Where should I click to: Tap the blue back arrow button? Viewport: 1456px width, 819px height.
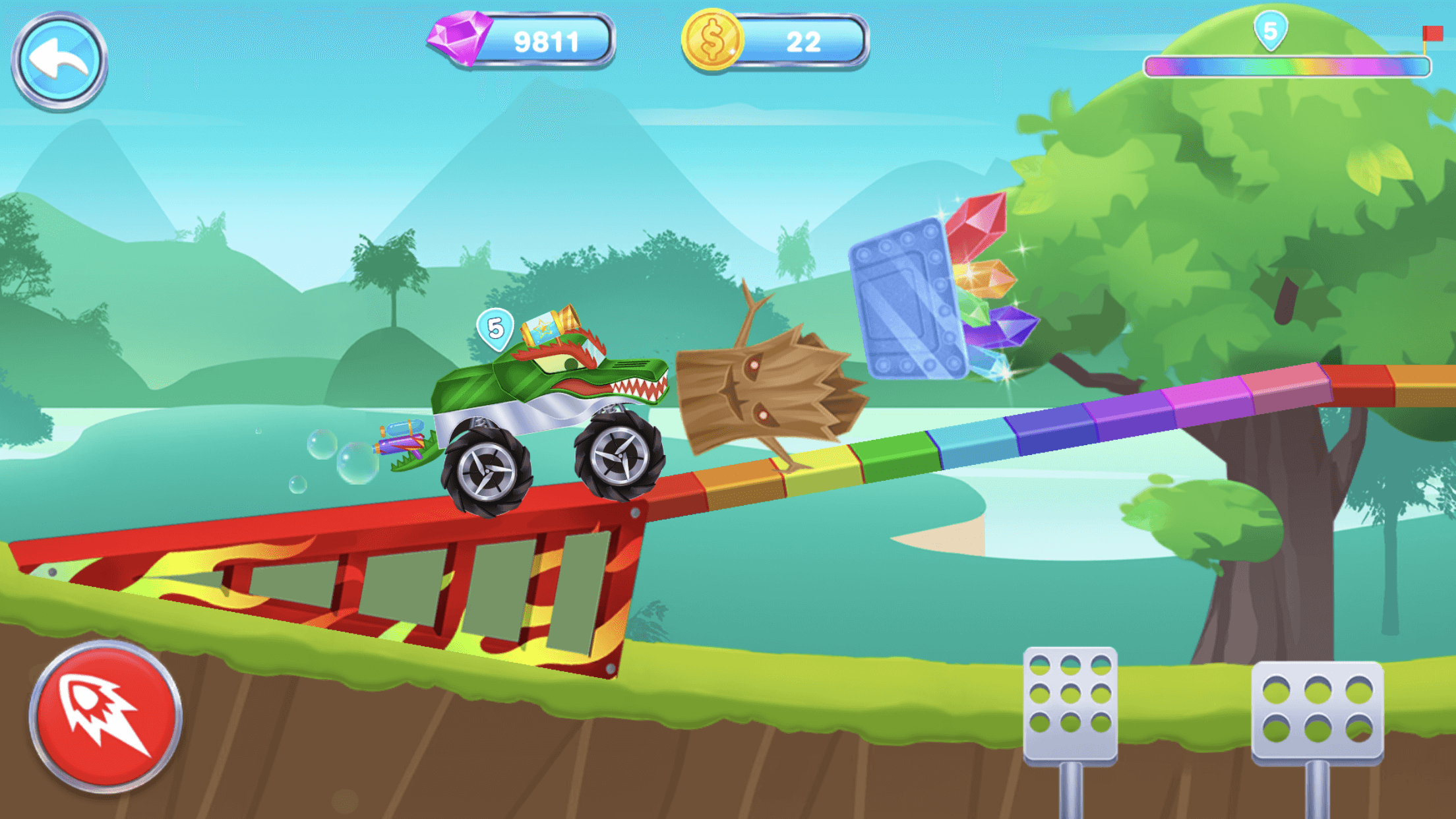coord(59,61)
